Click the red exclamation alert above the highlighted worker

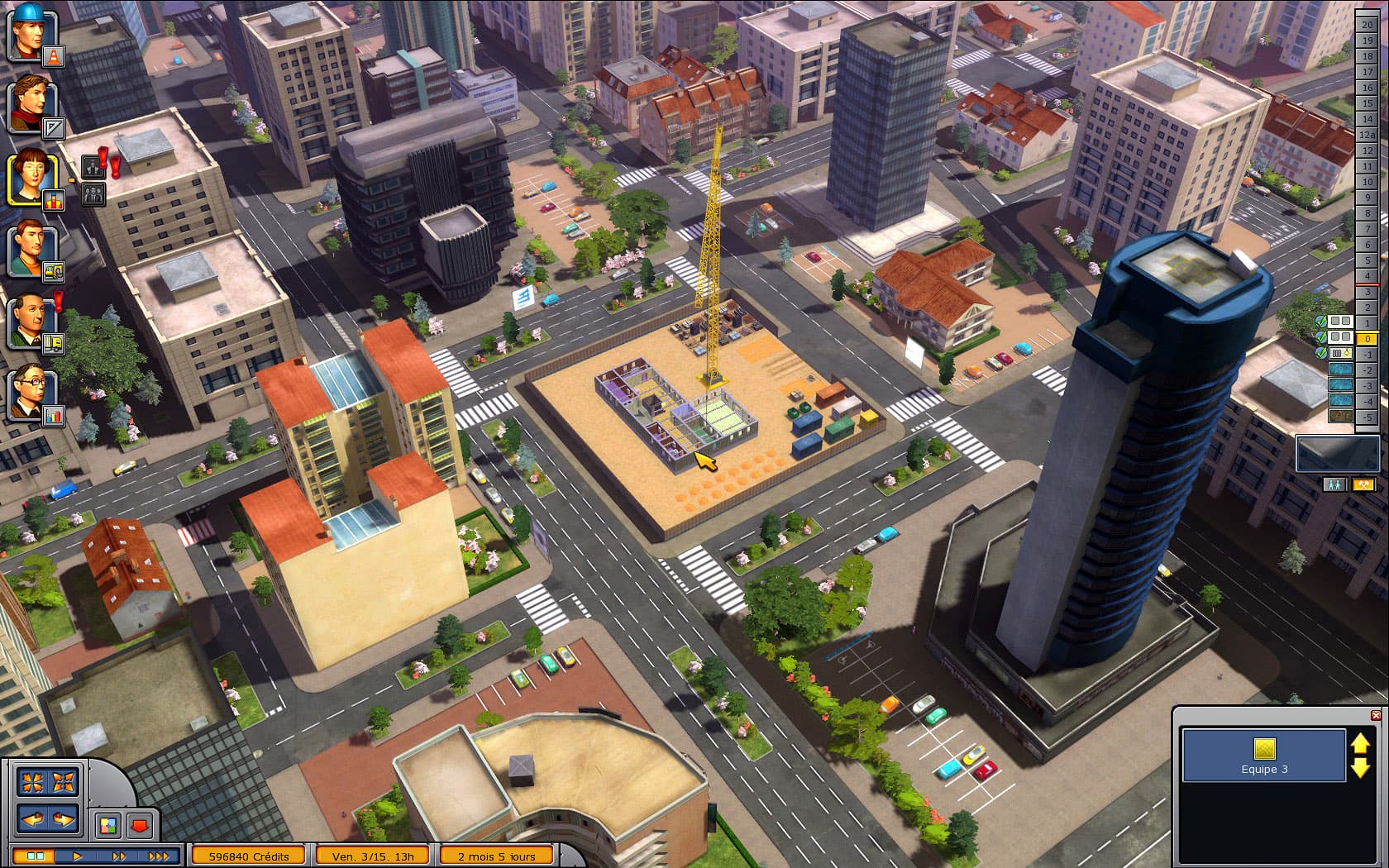[101, 158]
